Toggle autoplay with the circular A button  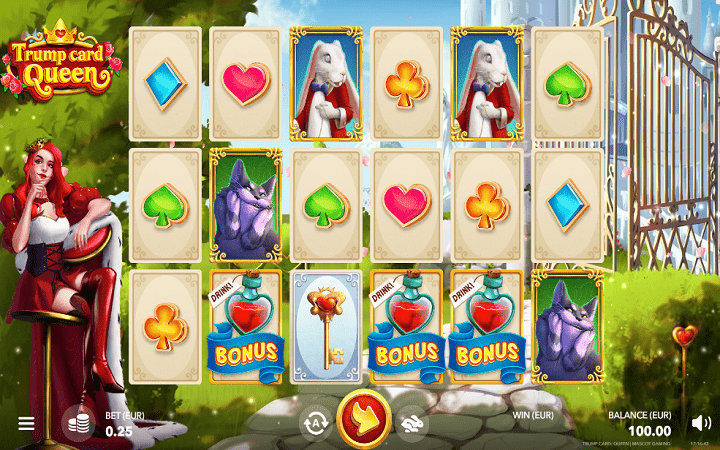click(x=316, y=423)
